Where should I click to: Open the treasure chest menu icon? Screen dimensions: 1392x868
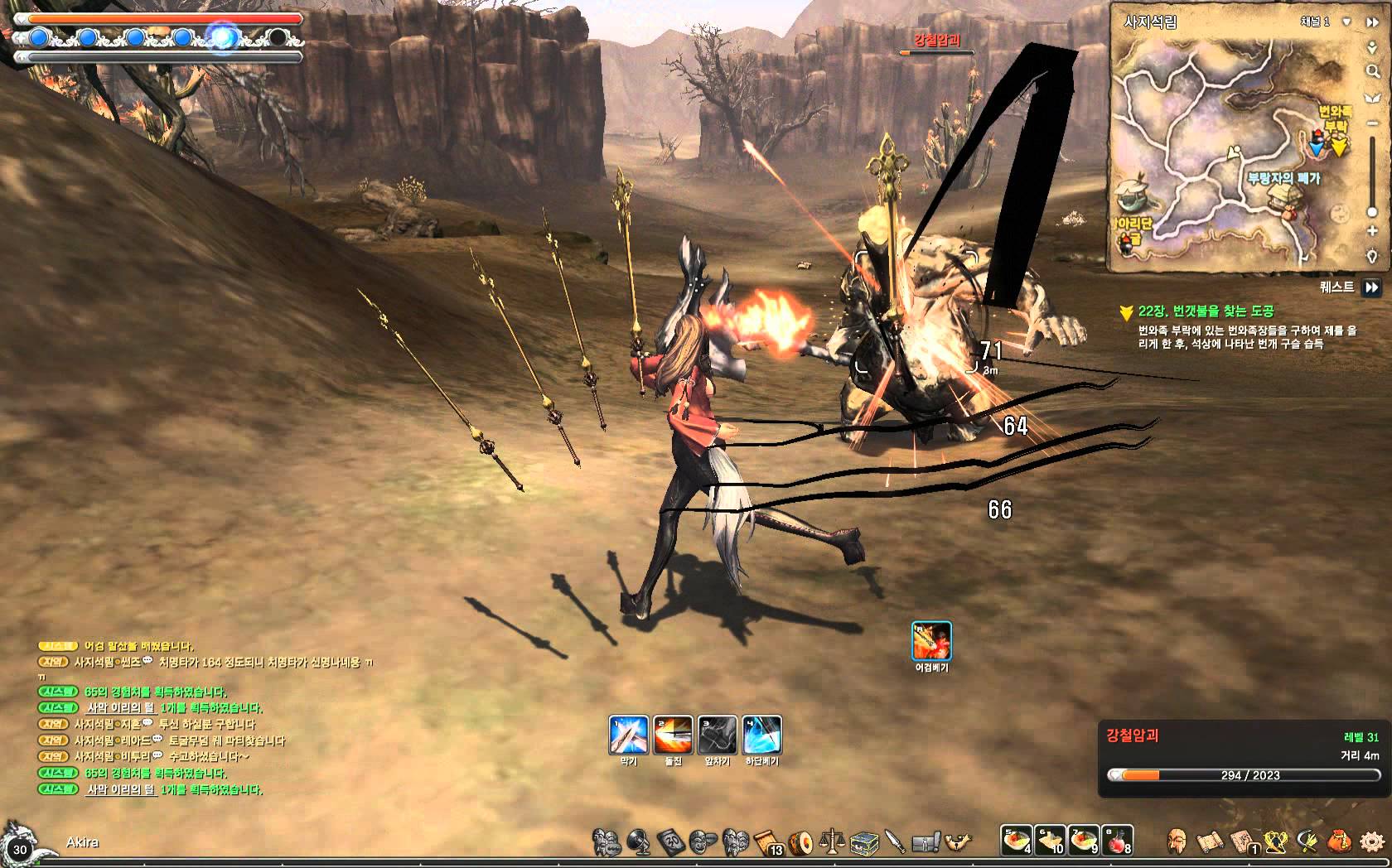[x=863, y=842]
